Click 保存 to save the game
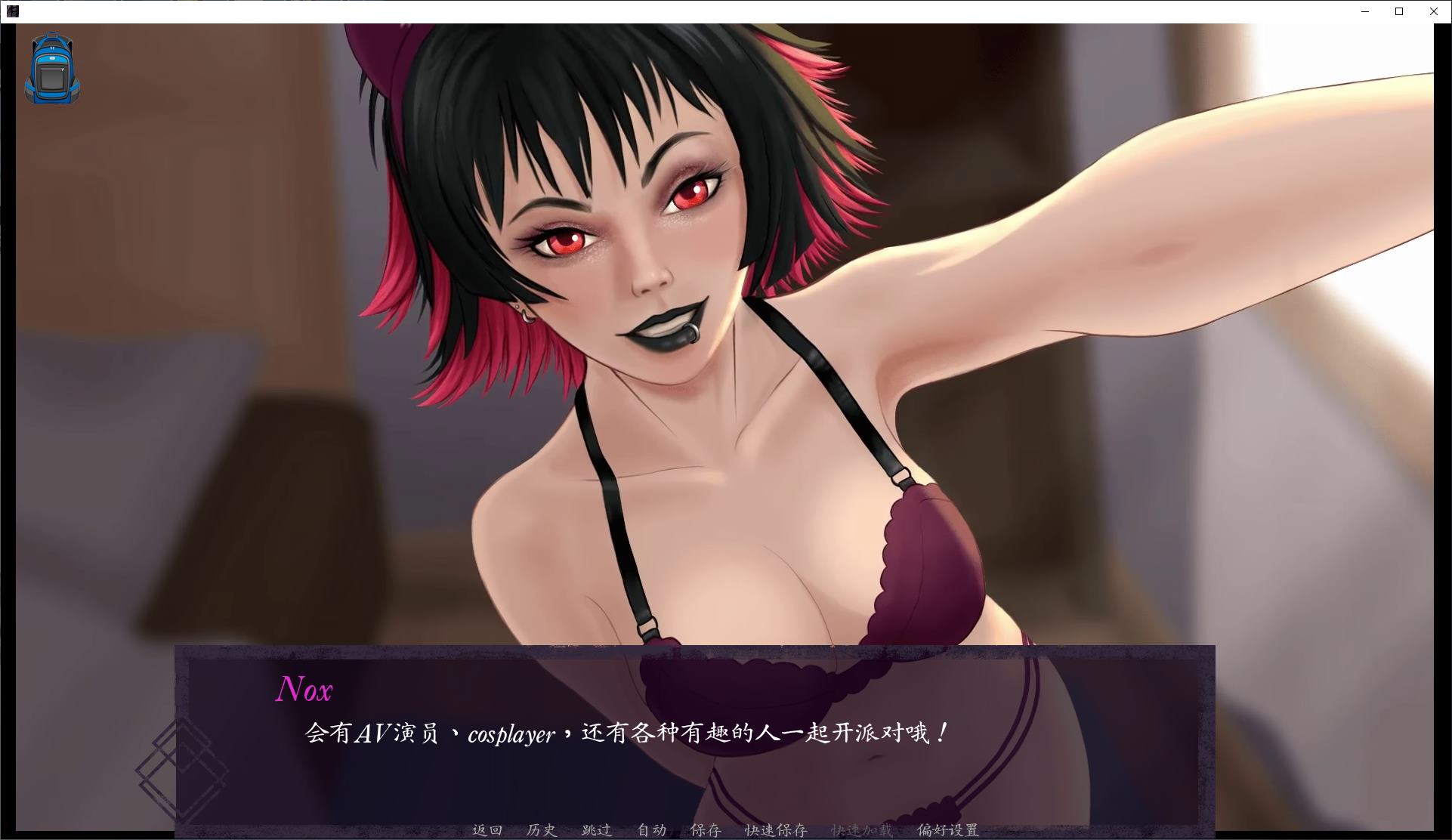This screenshot has height=840, width=1452. pos(705,829)
